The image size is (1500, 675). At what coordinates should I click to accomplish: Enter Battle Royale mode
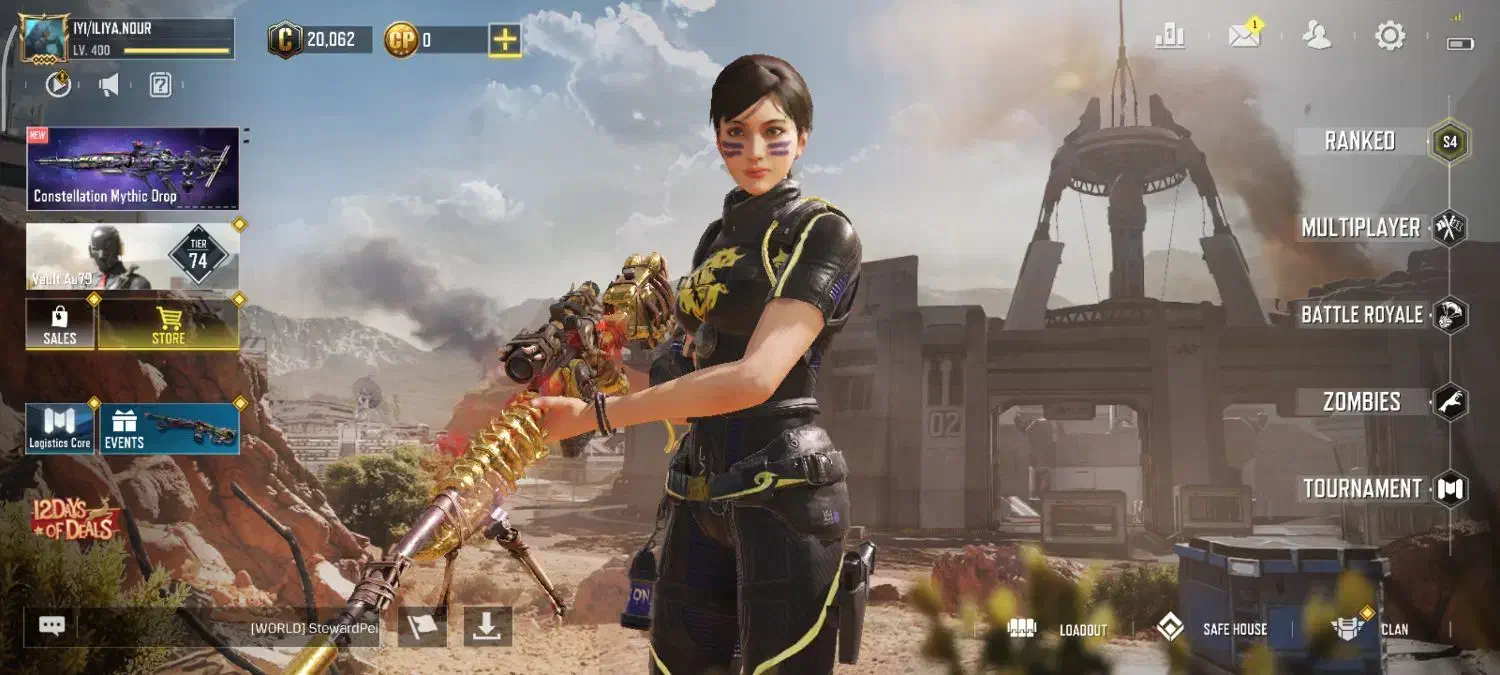tap(1362, 315)
